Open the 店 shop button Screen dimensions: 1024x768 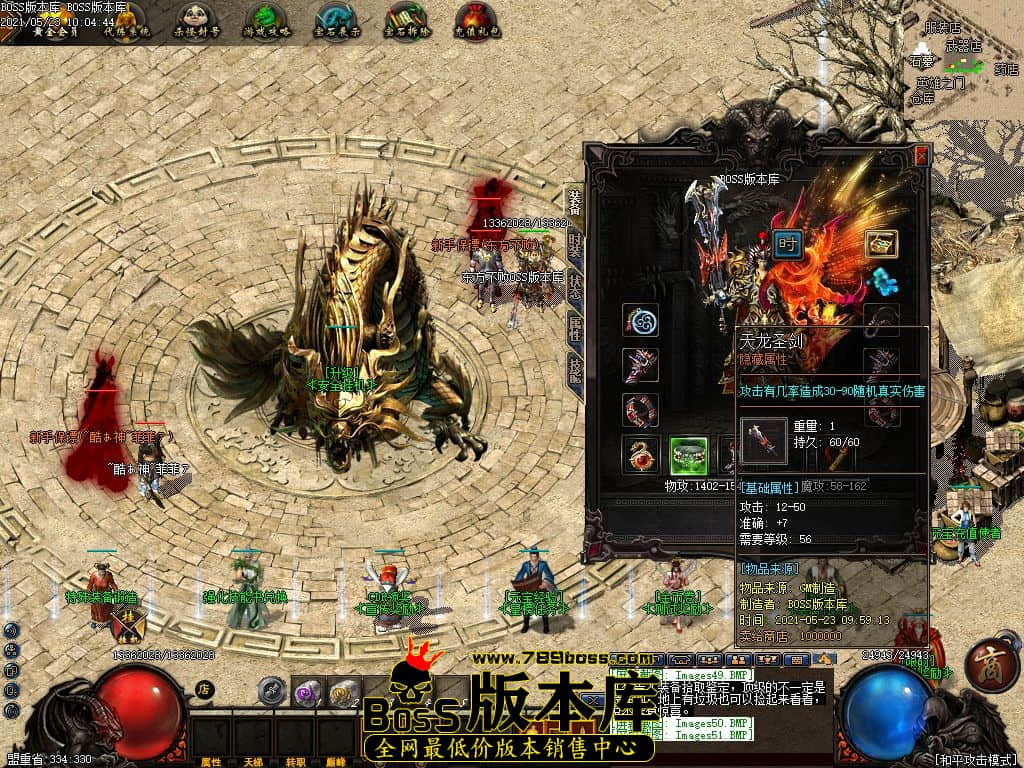pyautogui.click(x=203, y=689)
